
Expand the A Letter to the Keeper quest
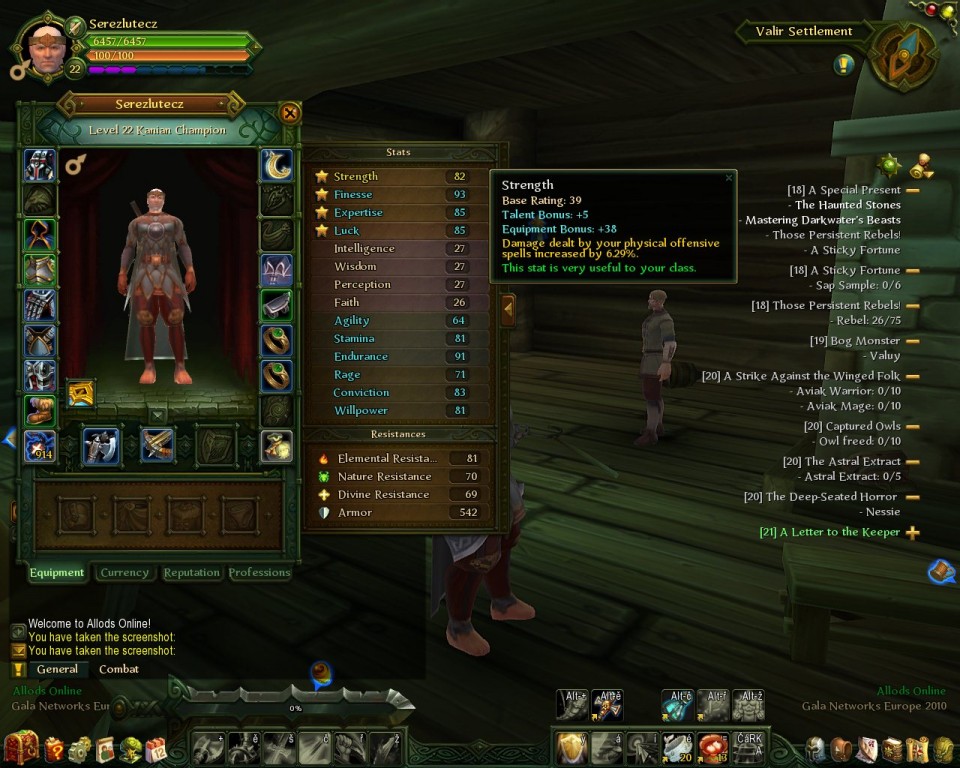(912, 533)
